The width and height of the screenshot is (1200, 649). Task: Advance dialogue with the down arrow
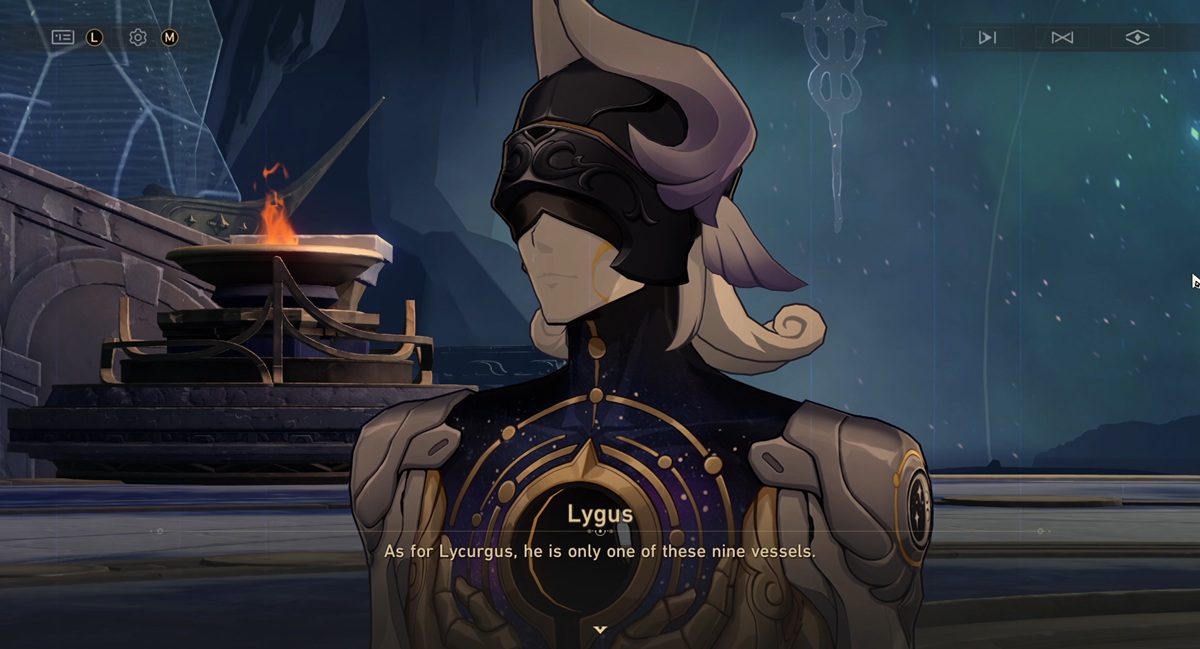tap(600, 630)
